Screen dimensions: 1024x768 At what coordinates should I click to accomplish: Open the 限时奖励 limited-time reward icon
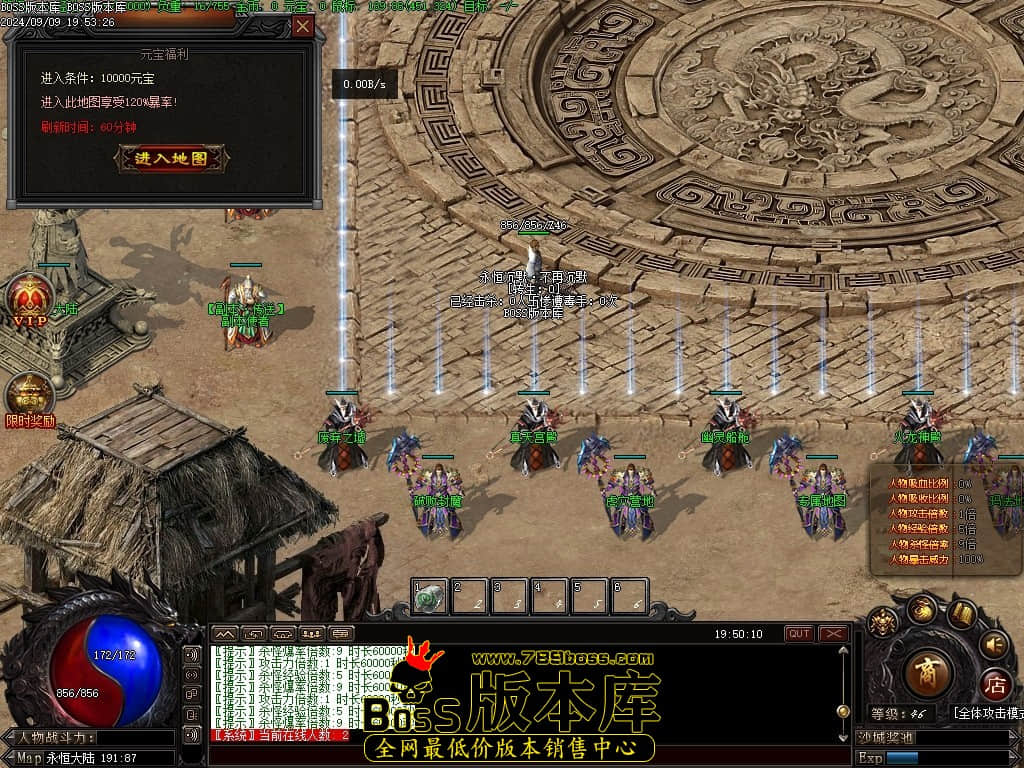pos(30,398)
